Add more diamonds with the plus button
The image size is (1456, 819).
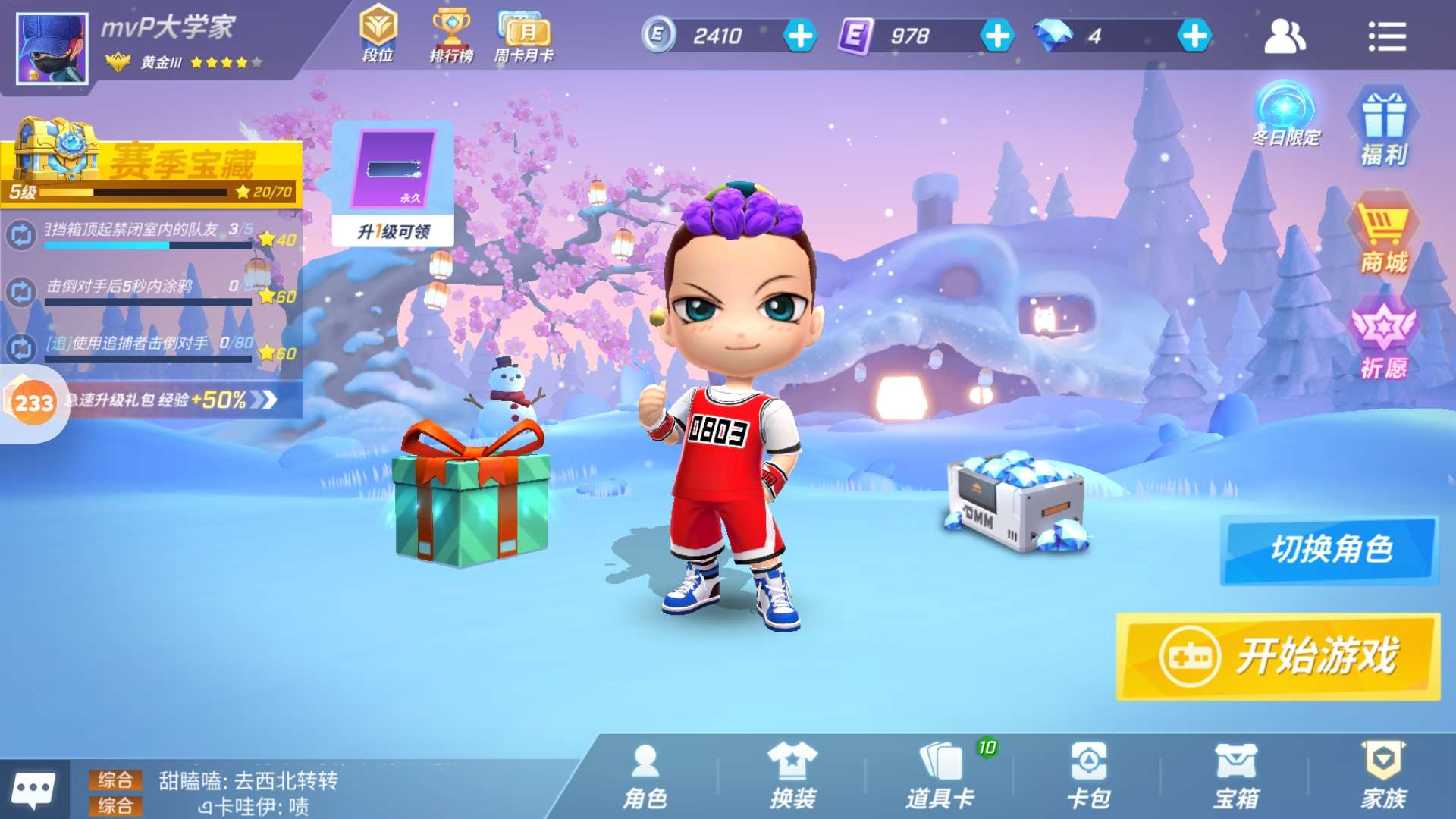coord(1194,36)
